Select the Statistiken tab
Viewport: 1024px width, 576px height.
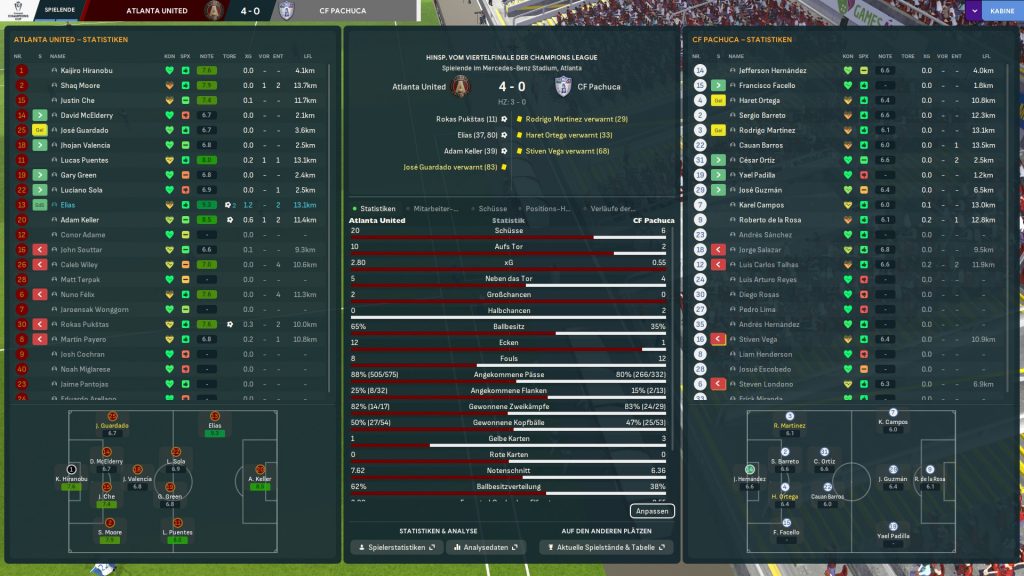pyautogui.click(x=377, y=209)
